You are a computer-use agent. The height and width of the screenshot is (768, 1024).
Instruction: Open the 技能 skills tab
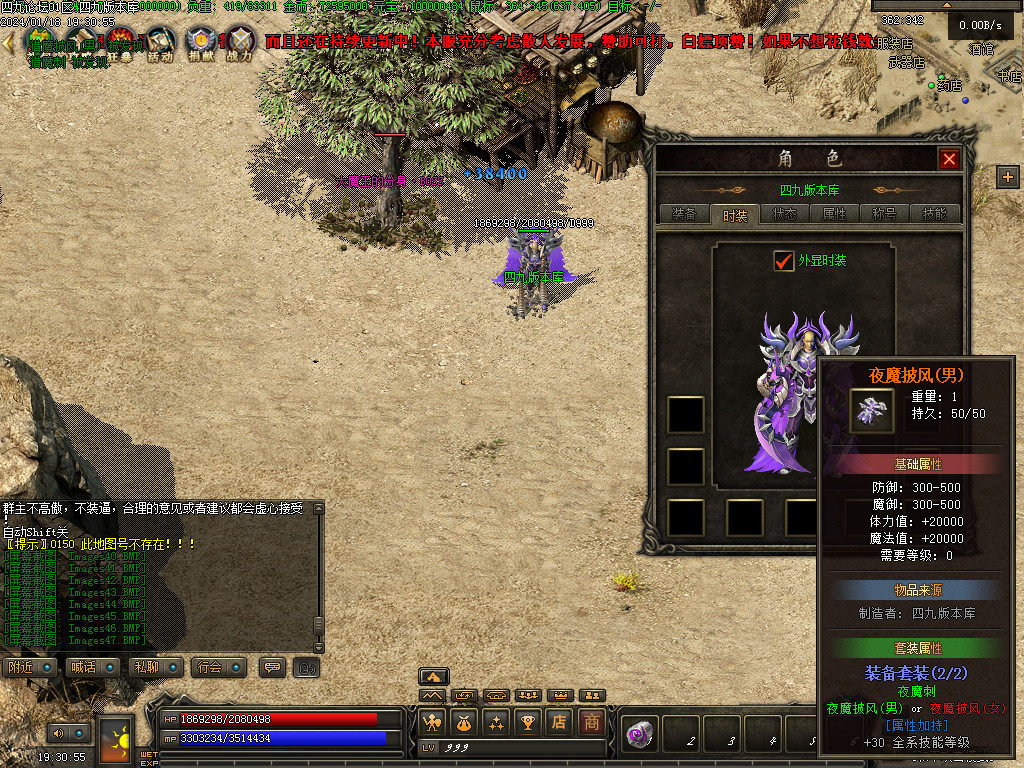point(935,214)
